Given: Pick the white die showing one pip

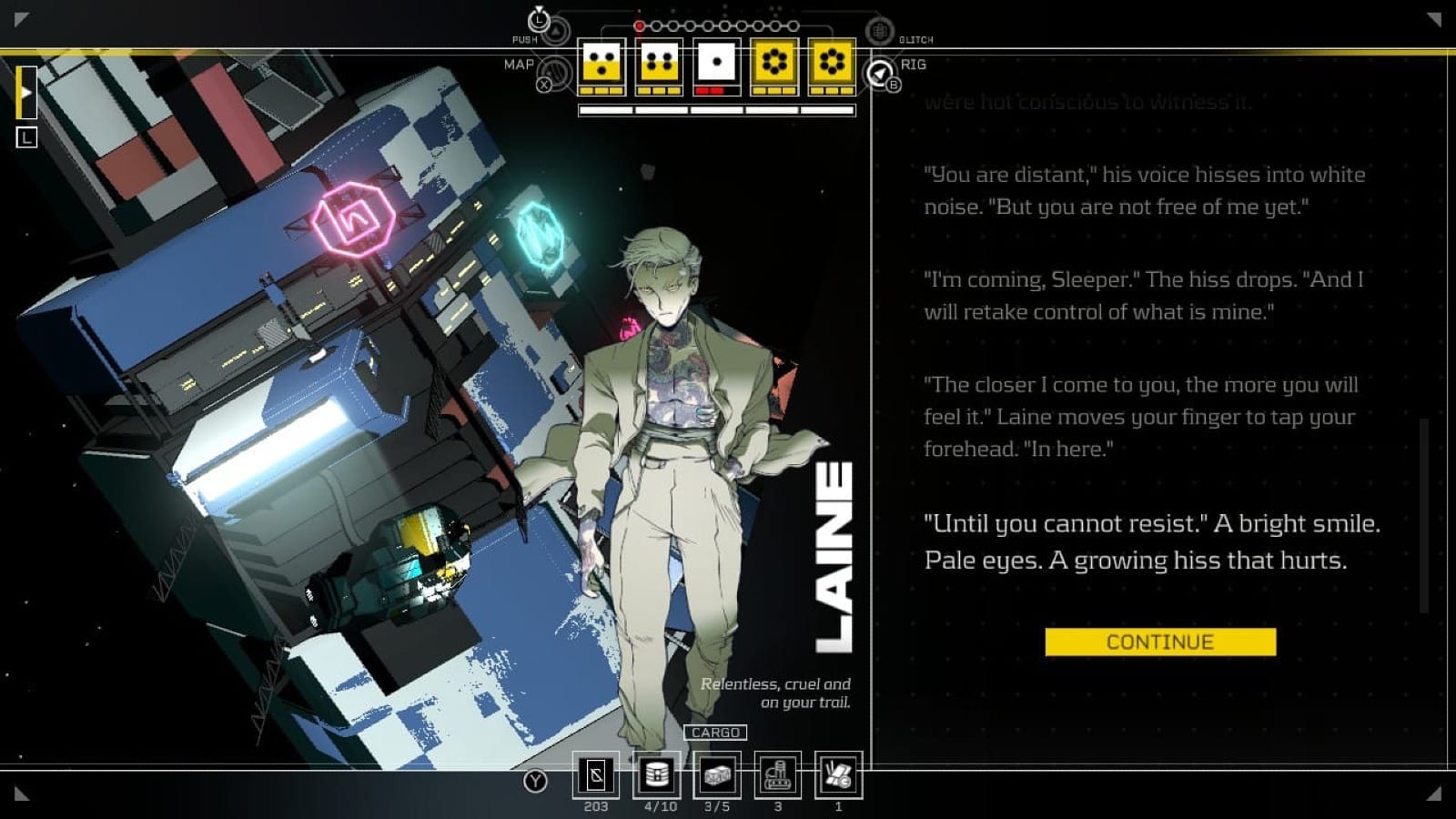Looking at the screenshot, I should coord(717,64).
